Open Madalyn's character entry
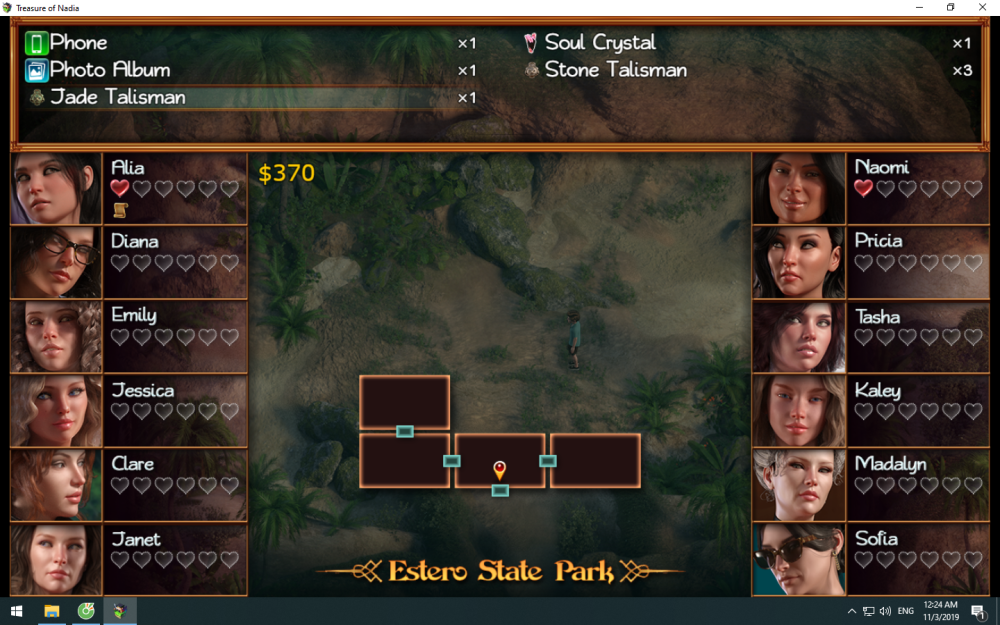 [x=799, y=484]
